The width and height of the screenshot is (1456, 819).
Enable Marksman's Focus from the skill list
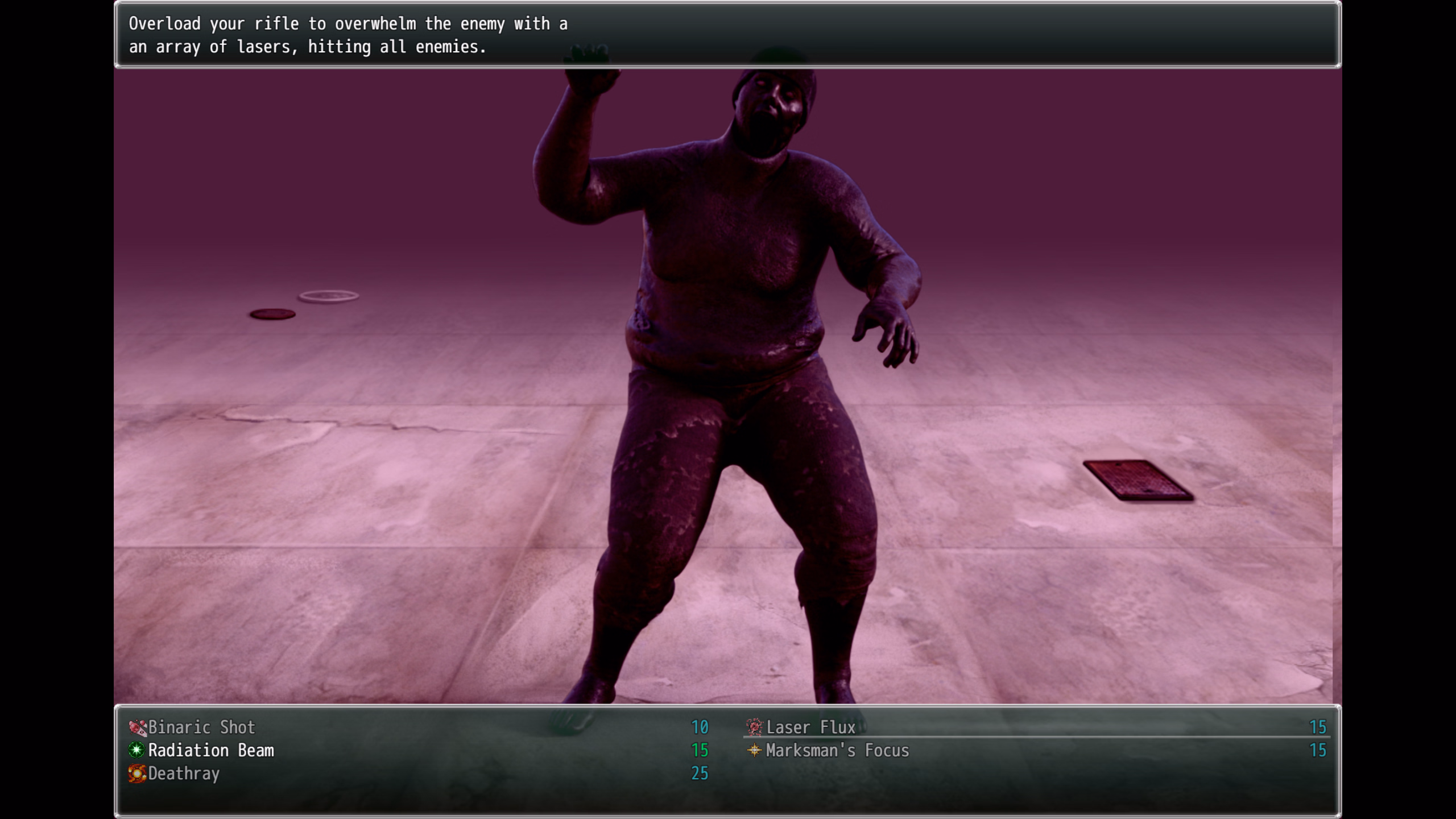[x=837, y=750]
